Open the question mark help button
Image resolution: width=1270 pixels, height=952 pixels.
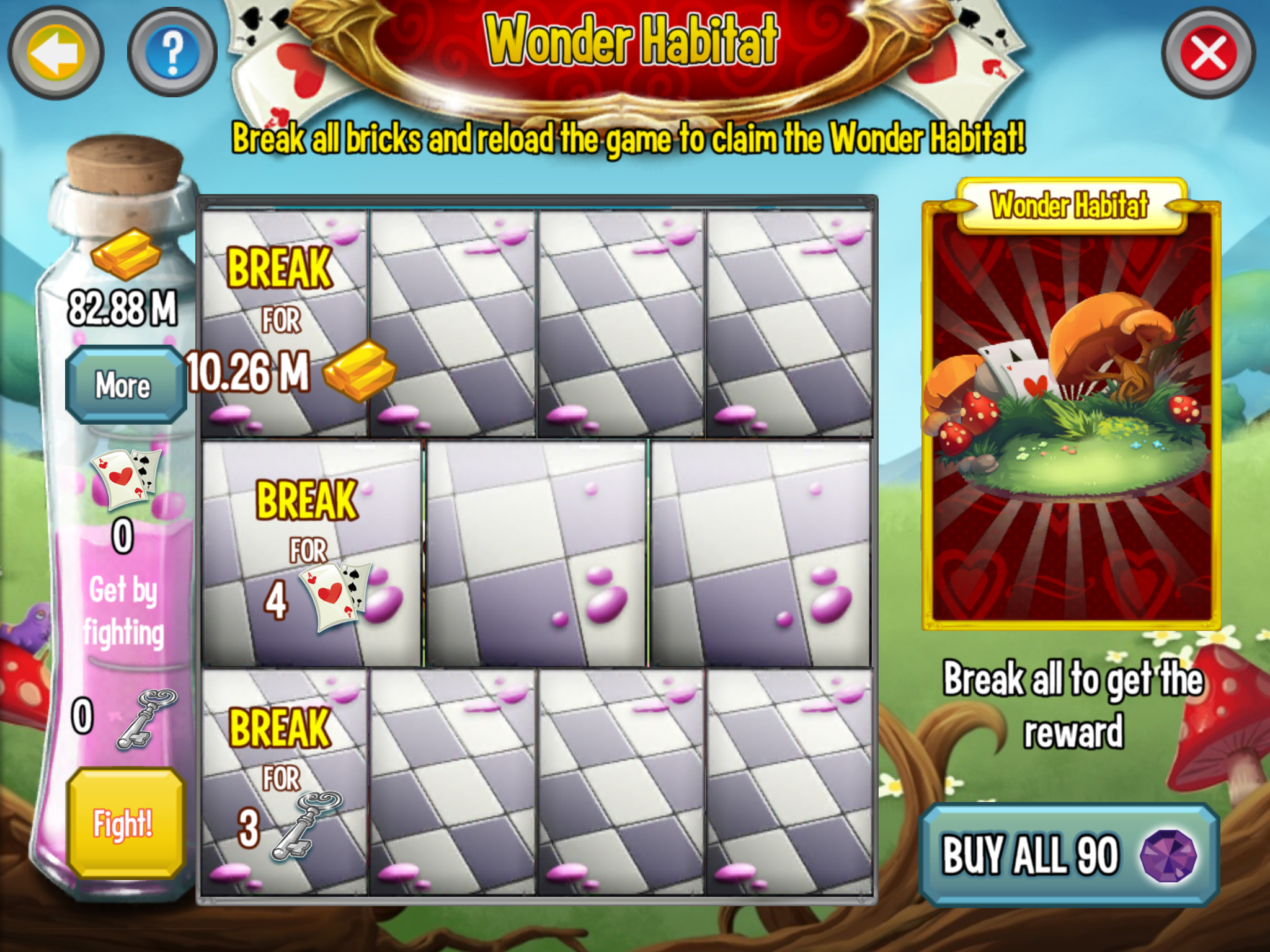pyautogui.click(x=172, y=53)
